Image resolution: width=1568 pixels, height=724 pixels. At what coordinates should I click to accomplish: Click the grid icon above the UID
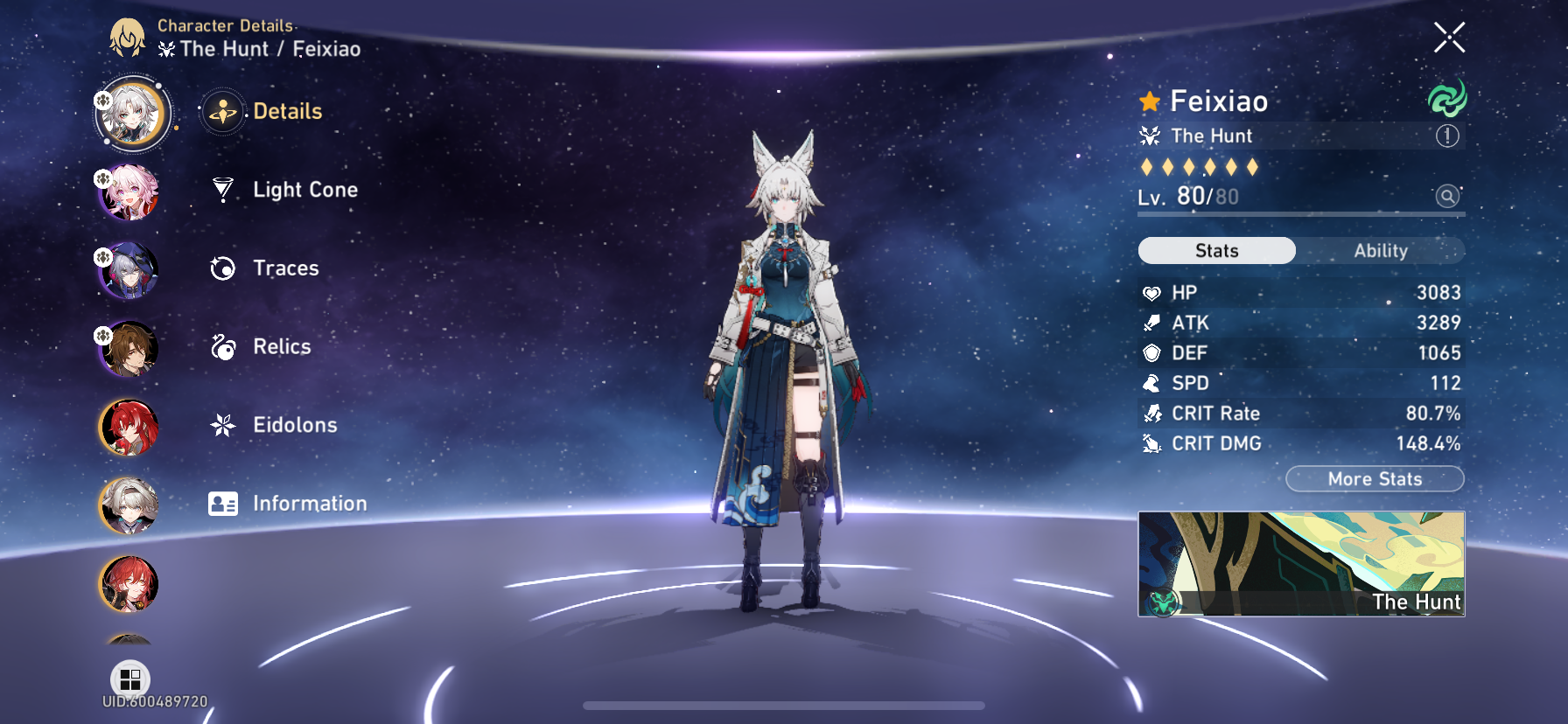pyautogui.click(x=130, y=678)
